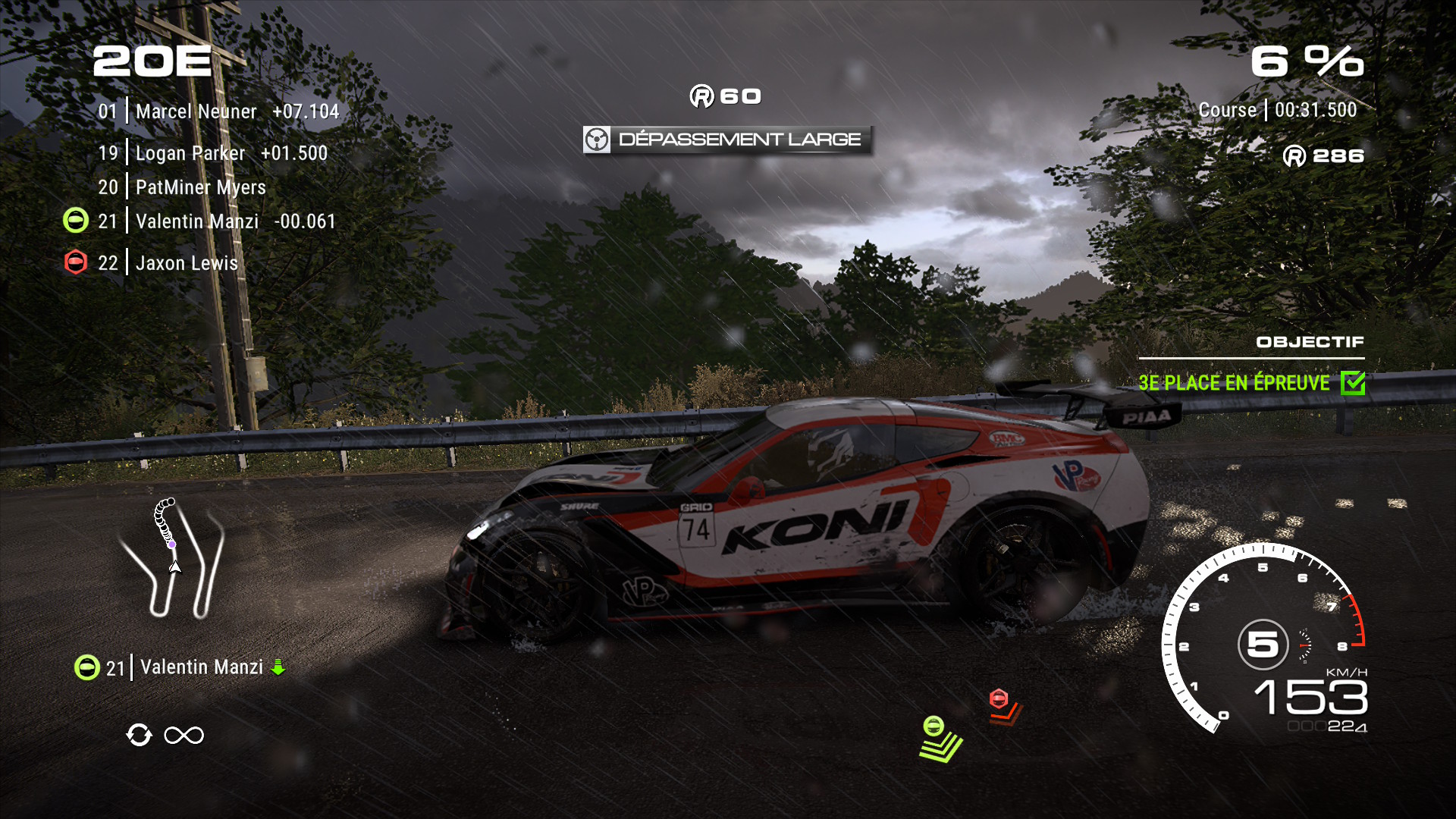Select Jaxon Lewis's leaderboard row
This screenshot has height=819, width=1456.
168,263
